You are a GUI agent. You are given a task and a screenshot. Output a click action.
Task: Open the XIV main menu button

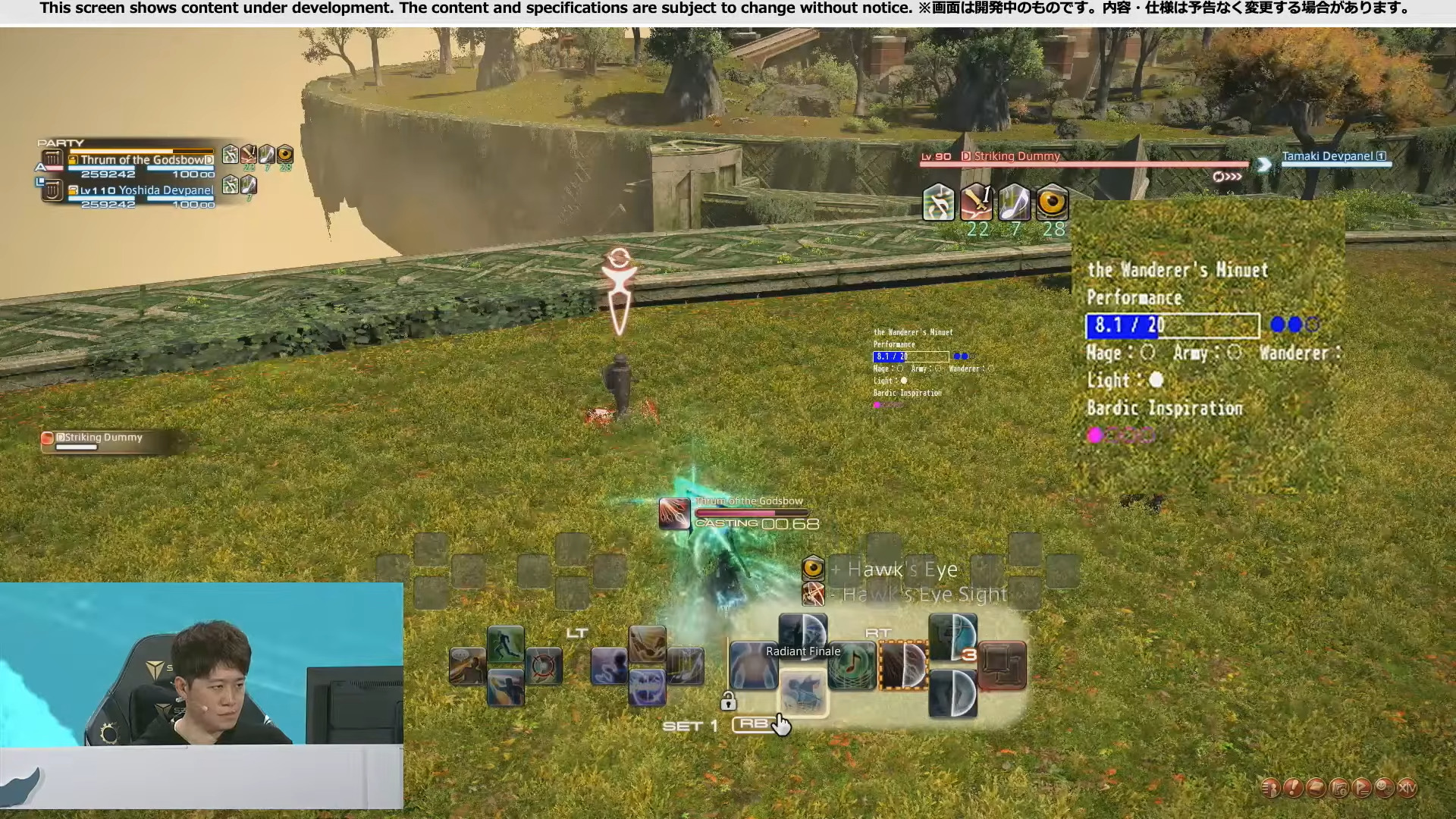[1407, 789]
